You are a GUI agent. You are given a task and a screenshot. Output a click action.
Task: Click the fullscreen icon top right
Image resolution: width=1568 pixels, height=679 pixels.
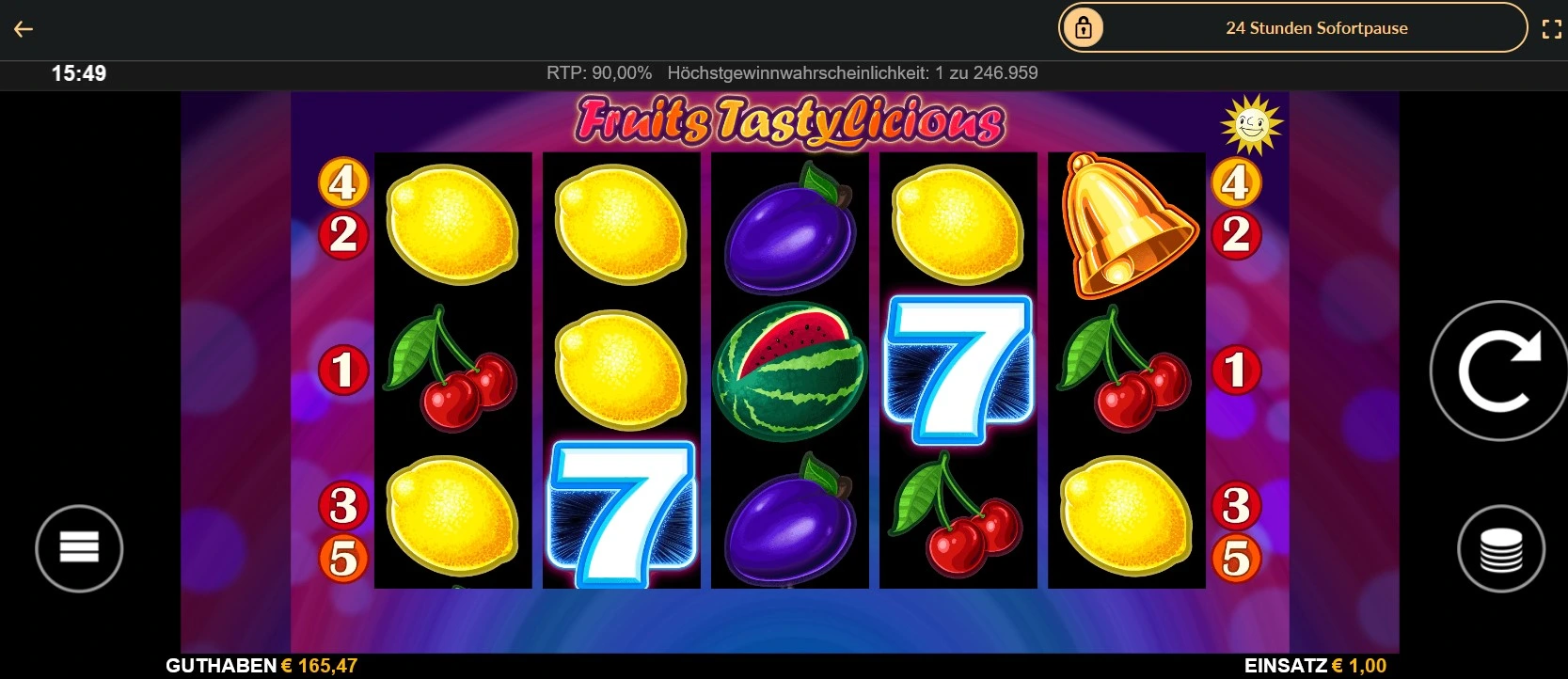tap(1553, 27)
